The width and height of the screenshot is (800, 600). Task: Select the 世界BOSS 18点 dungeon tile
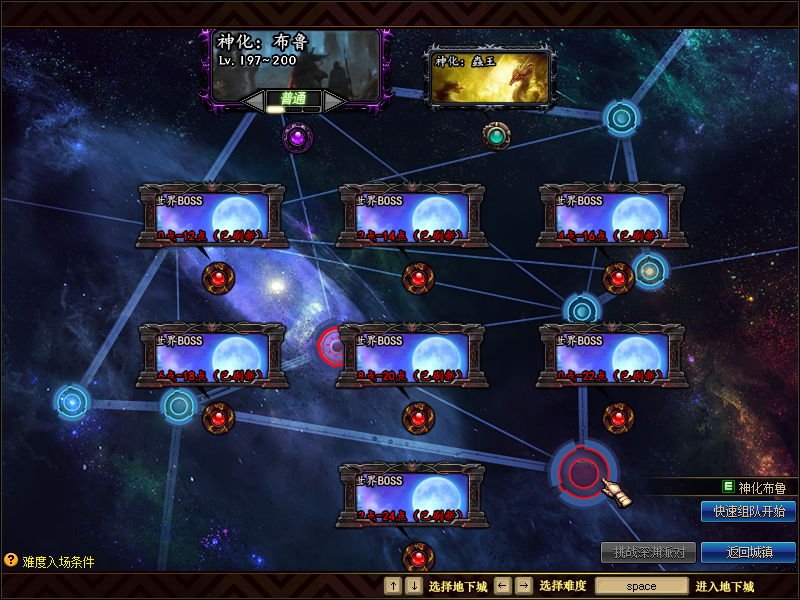click(x=213, y=354)
